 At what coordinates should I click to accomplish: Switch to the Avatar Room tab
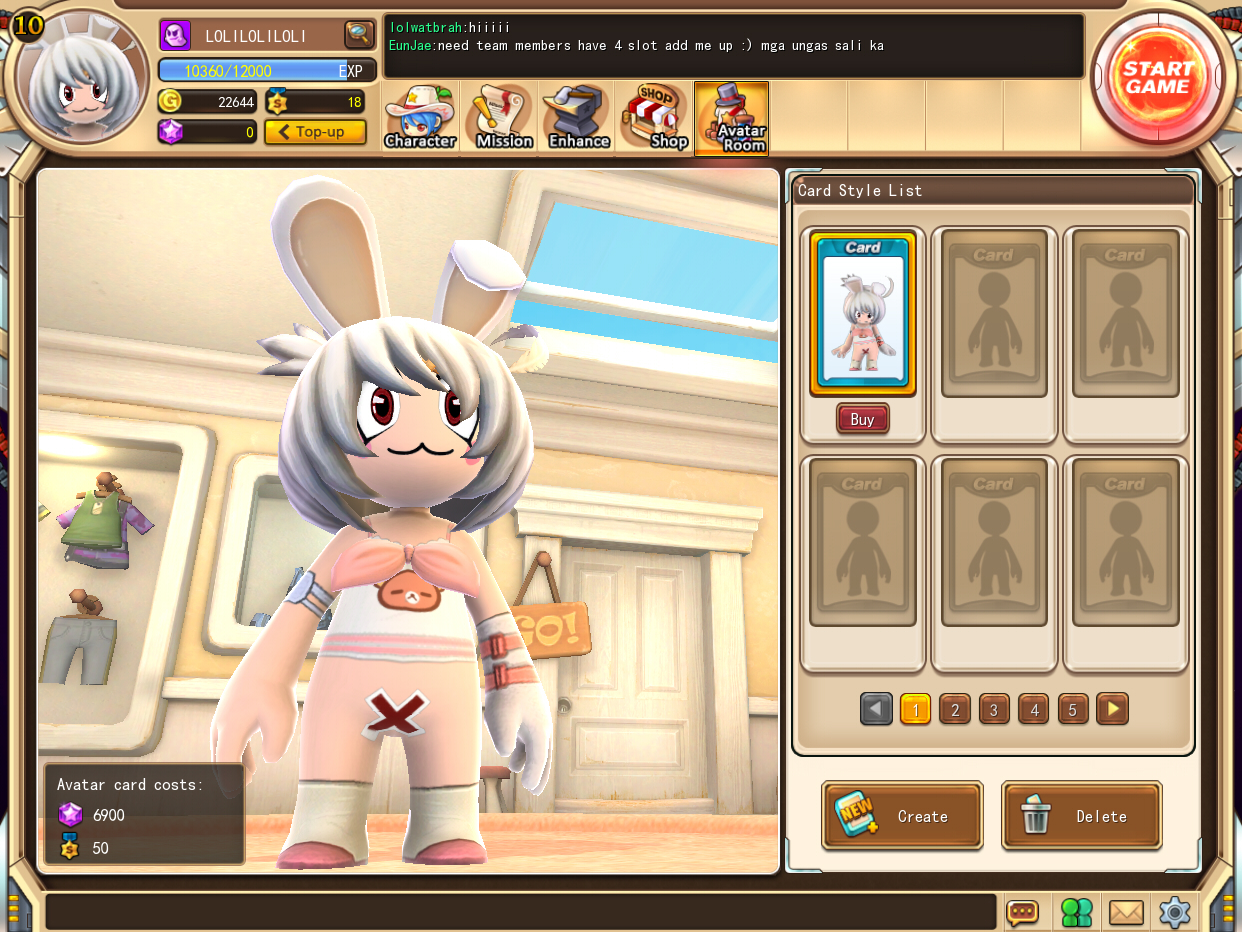tap(732, 118)
